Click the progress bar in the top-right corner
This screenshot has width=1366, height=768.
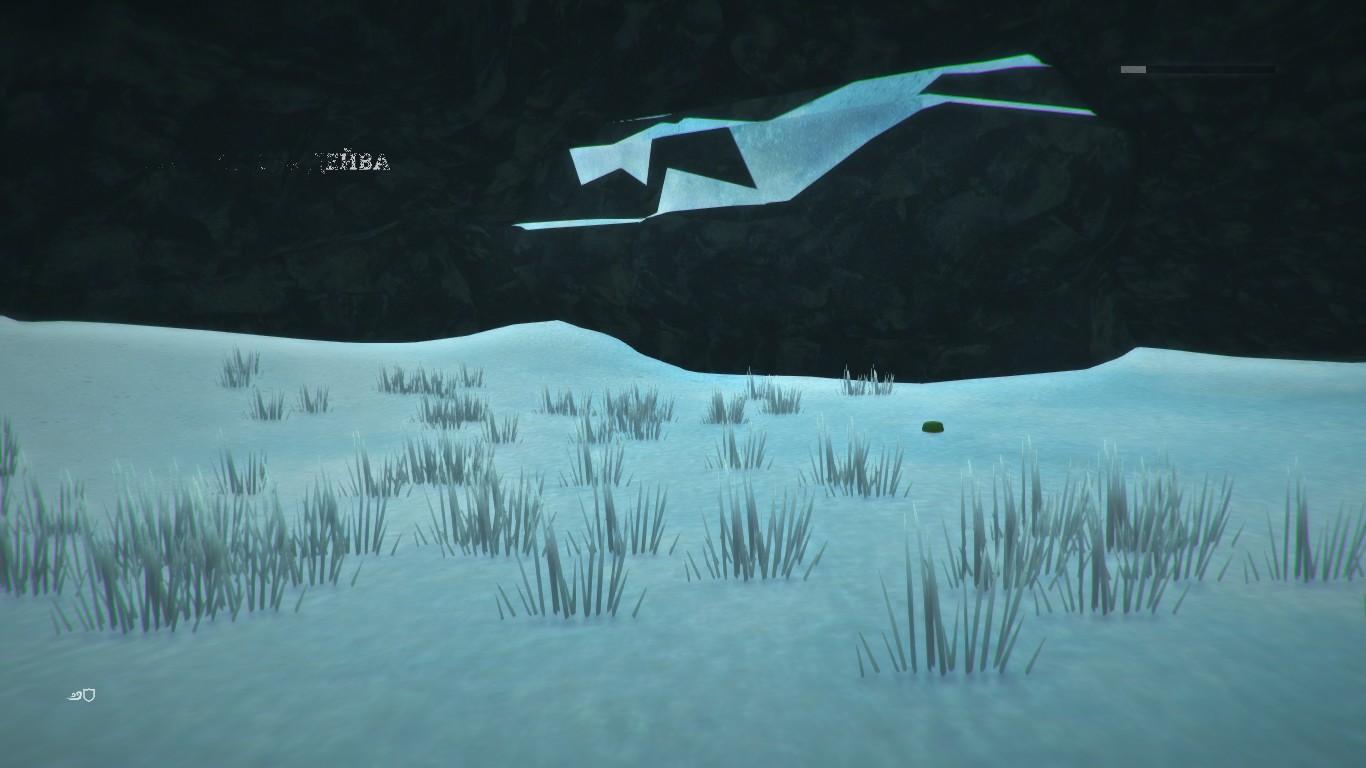point(1200,70)
